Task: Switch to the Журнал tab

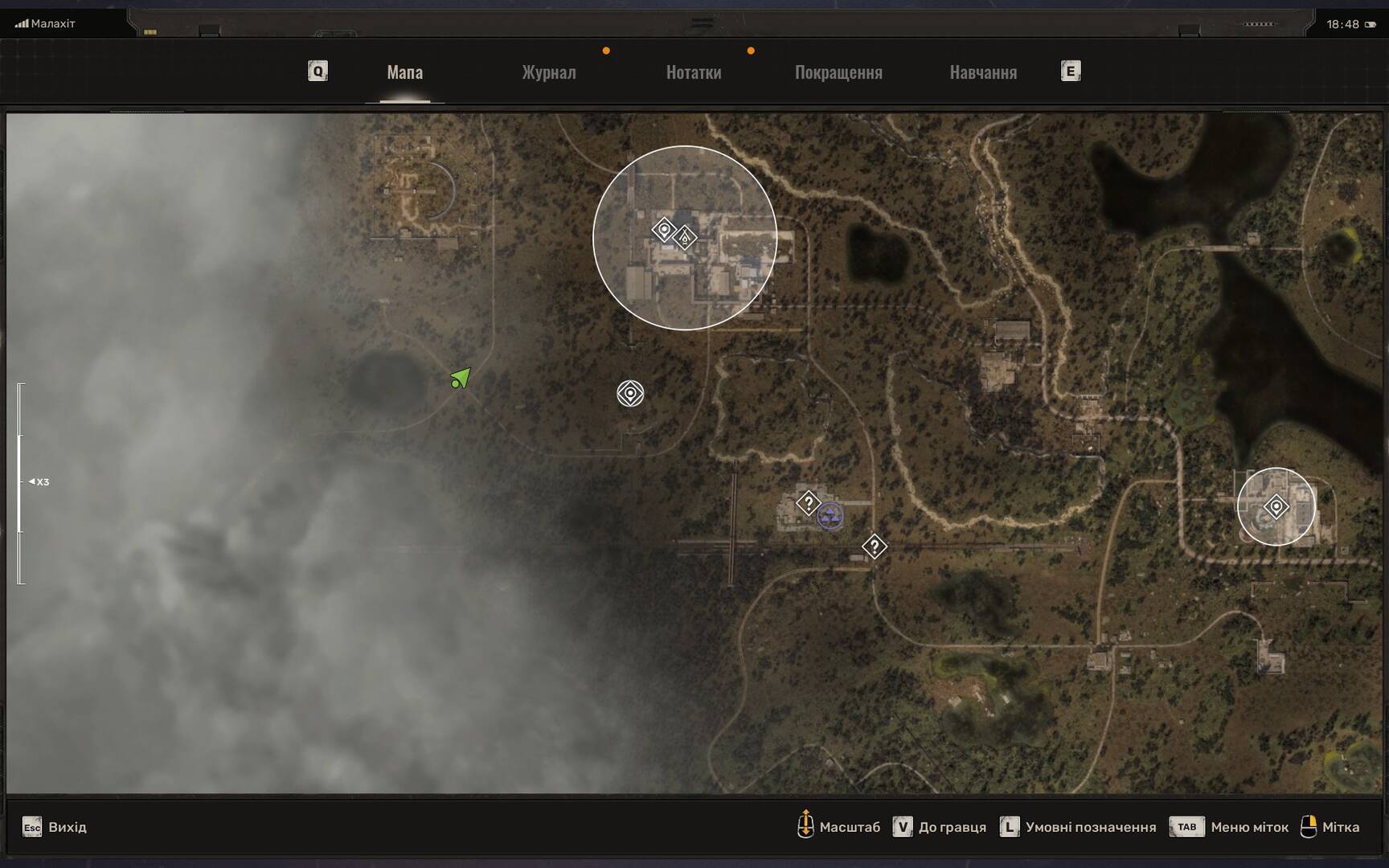Action: 549,72
